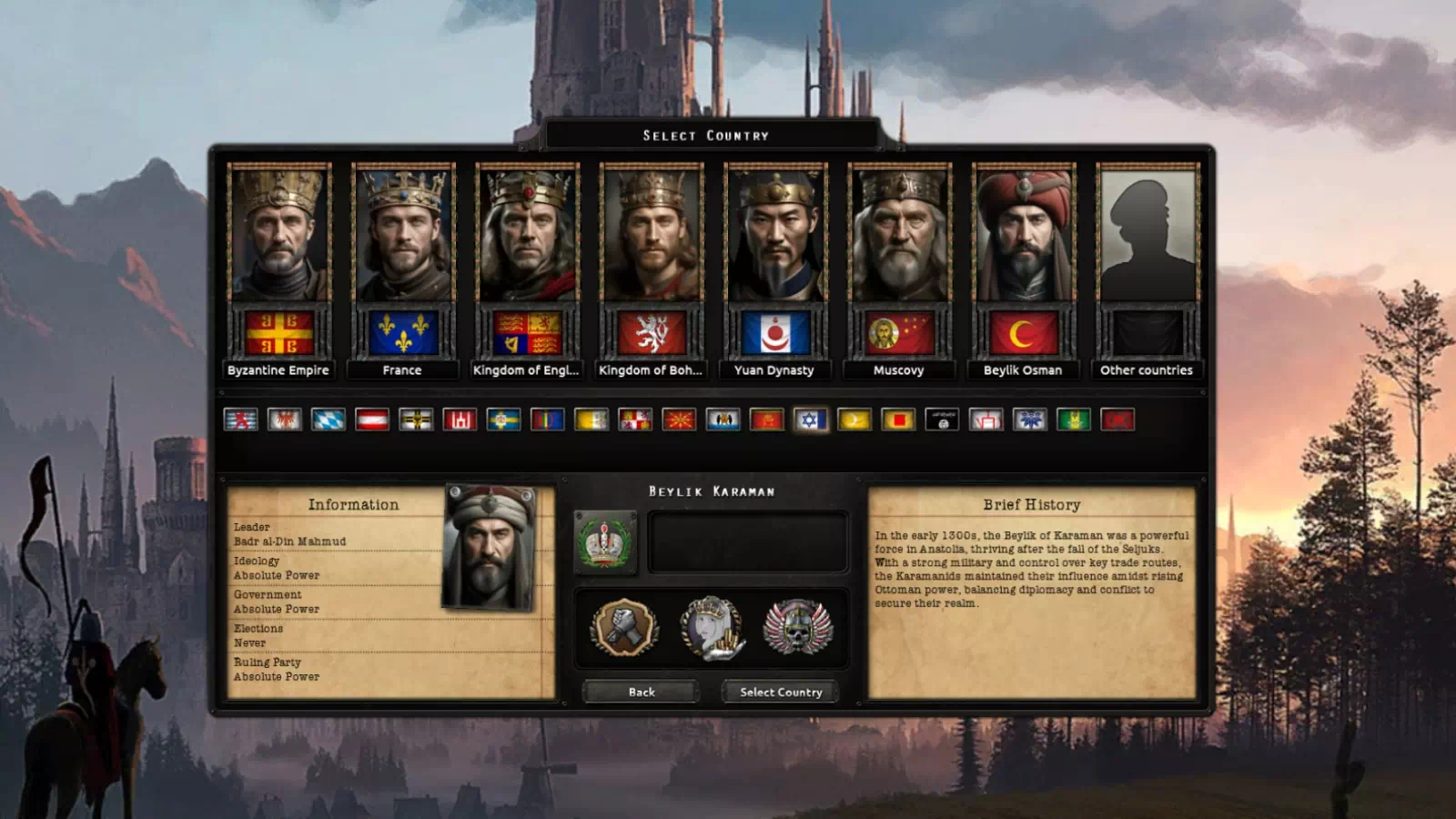Pick the red-white-red striped flag

coord(372,420)
